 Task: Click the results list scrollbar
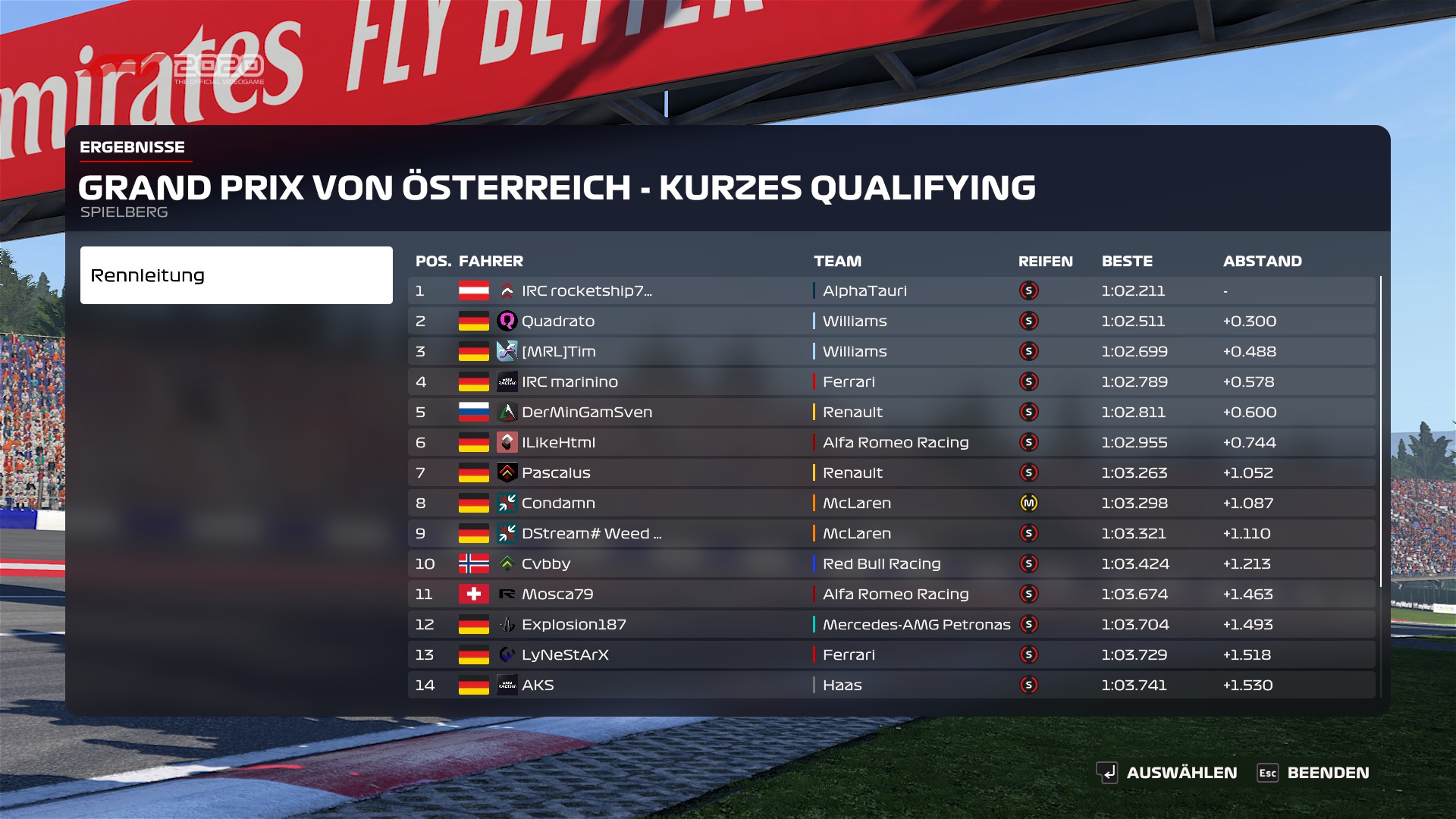point(1381,431)
